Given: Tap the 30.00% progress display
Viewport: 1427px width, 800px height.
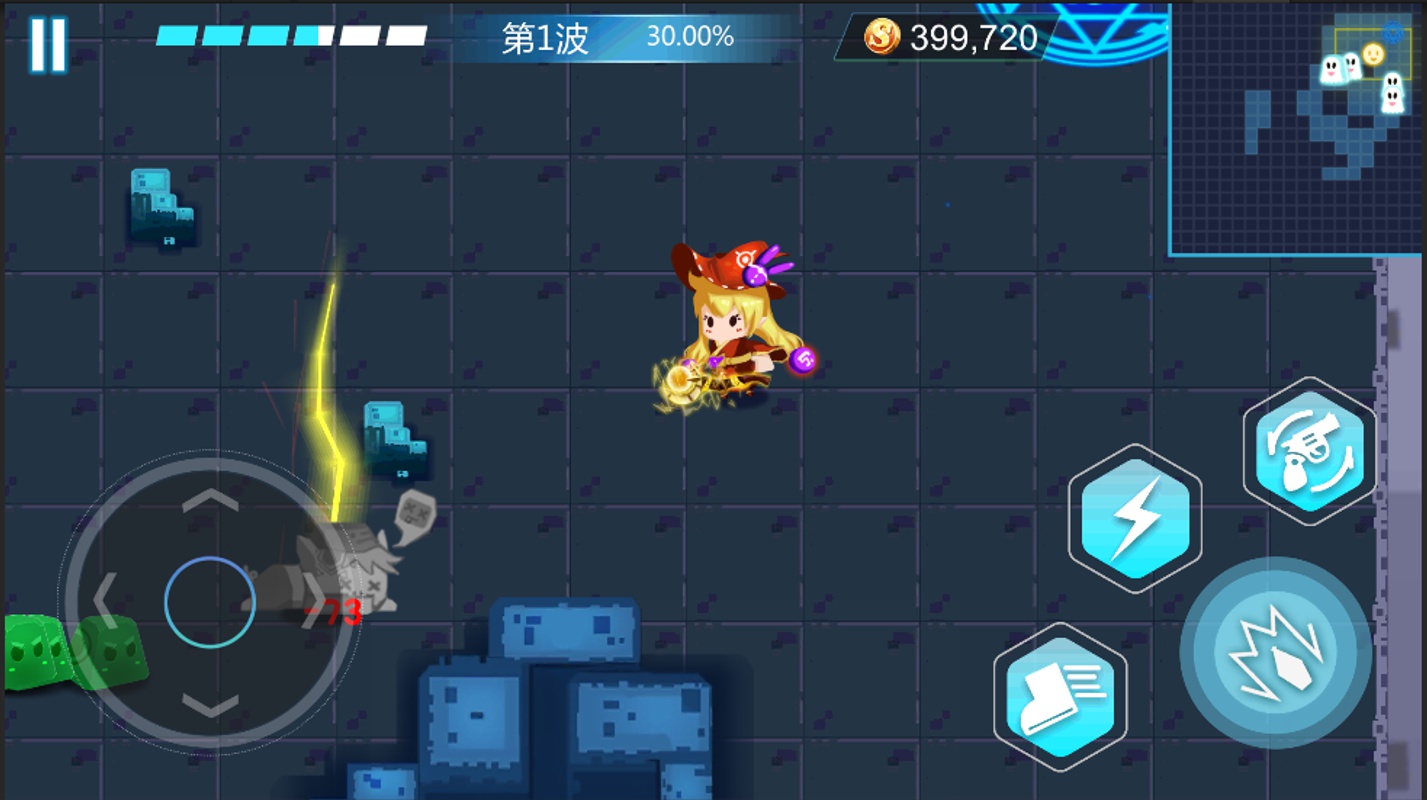Looking at the screenshot, I should [x=692, y=36].
